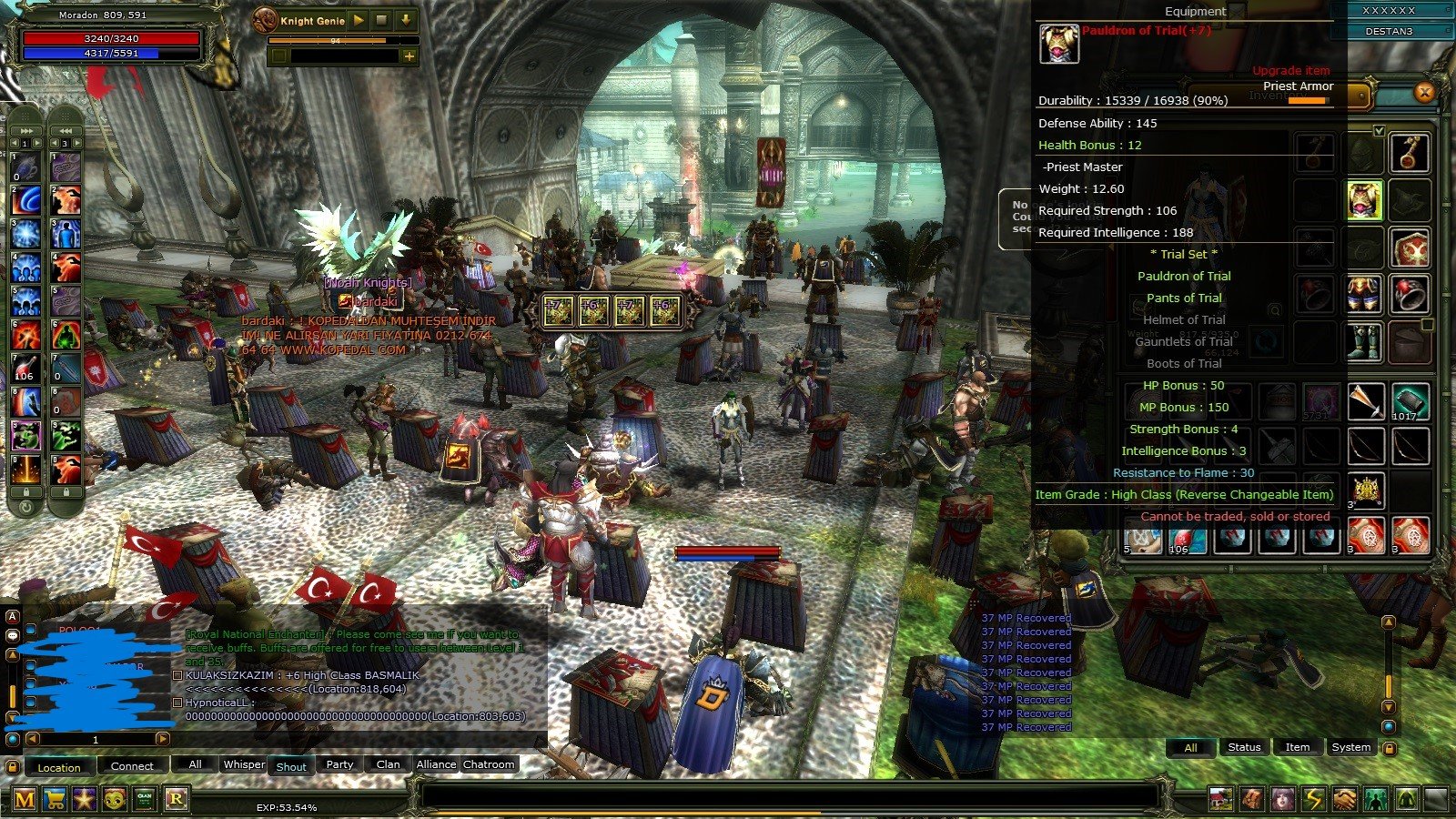Image resolution: width=1456 pixels, height=819 pixels.
Task: Switch the info log to System
Action: coord(1350,747)
